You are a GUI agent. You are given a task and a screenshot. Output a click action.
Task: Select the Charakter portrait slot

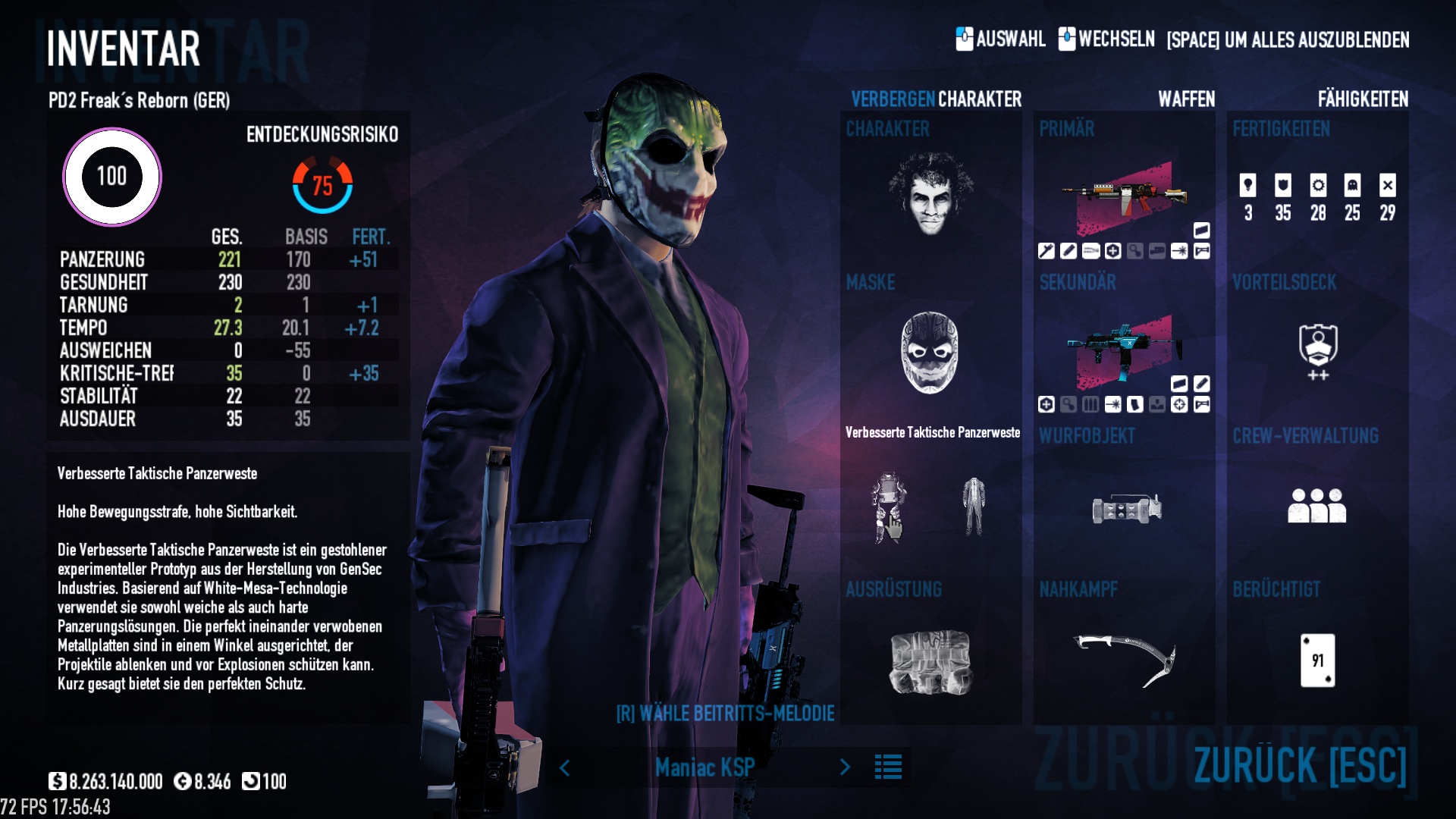click(930, 193)
